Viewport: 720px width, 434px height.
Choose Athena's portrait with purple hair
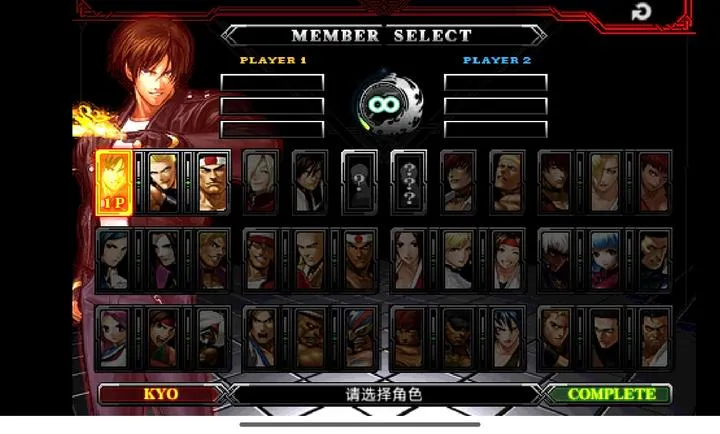click(114, 336)
